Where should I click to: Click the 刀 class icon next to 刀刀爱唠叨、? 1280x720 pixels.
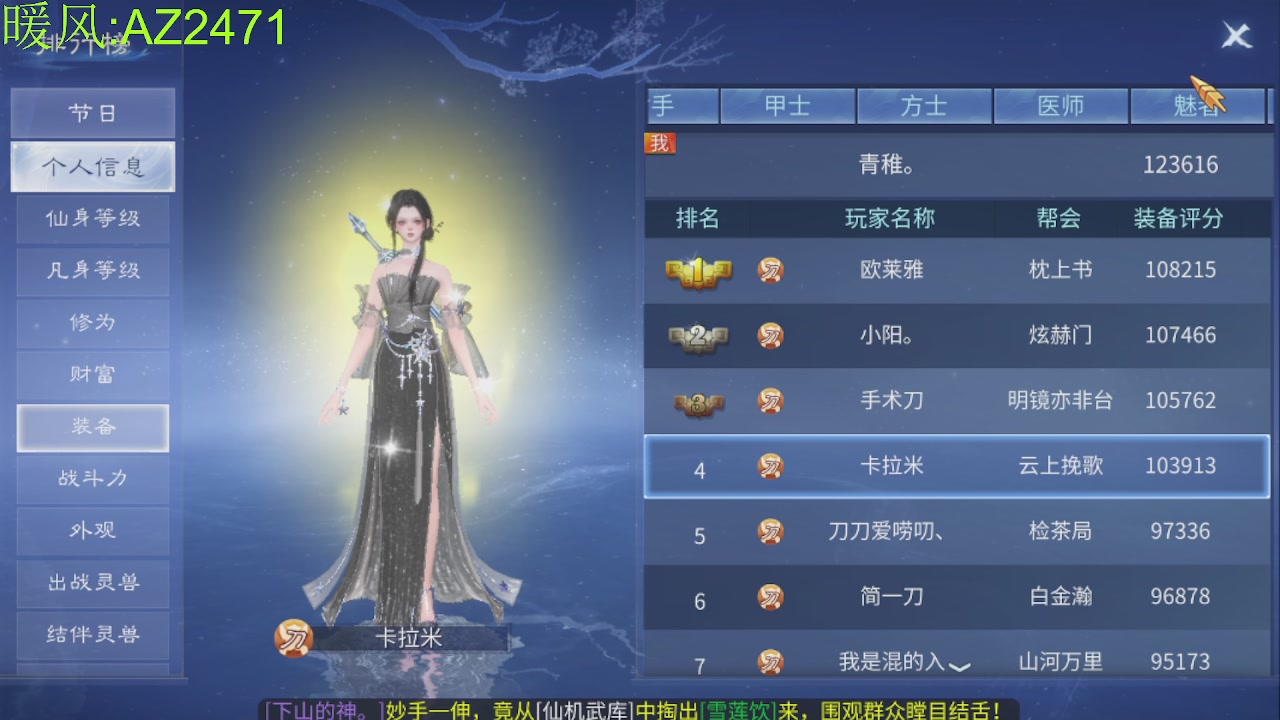coord(770,533)
